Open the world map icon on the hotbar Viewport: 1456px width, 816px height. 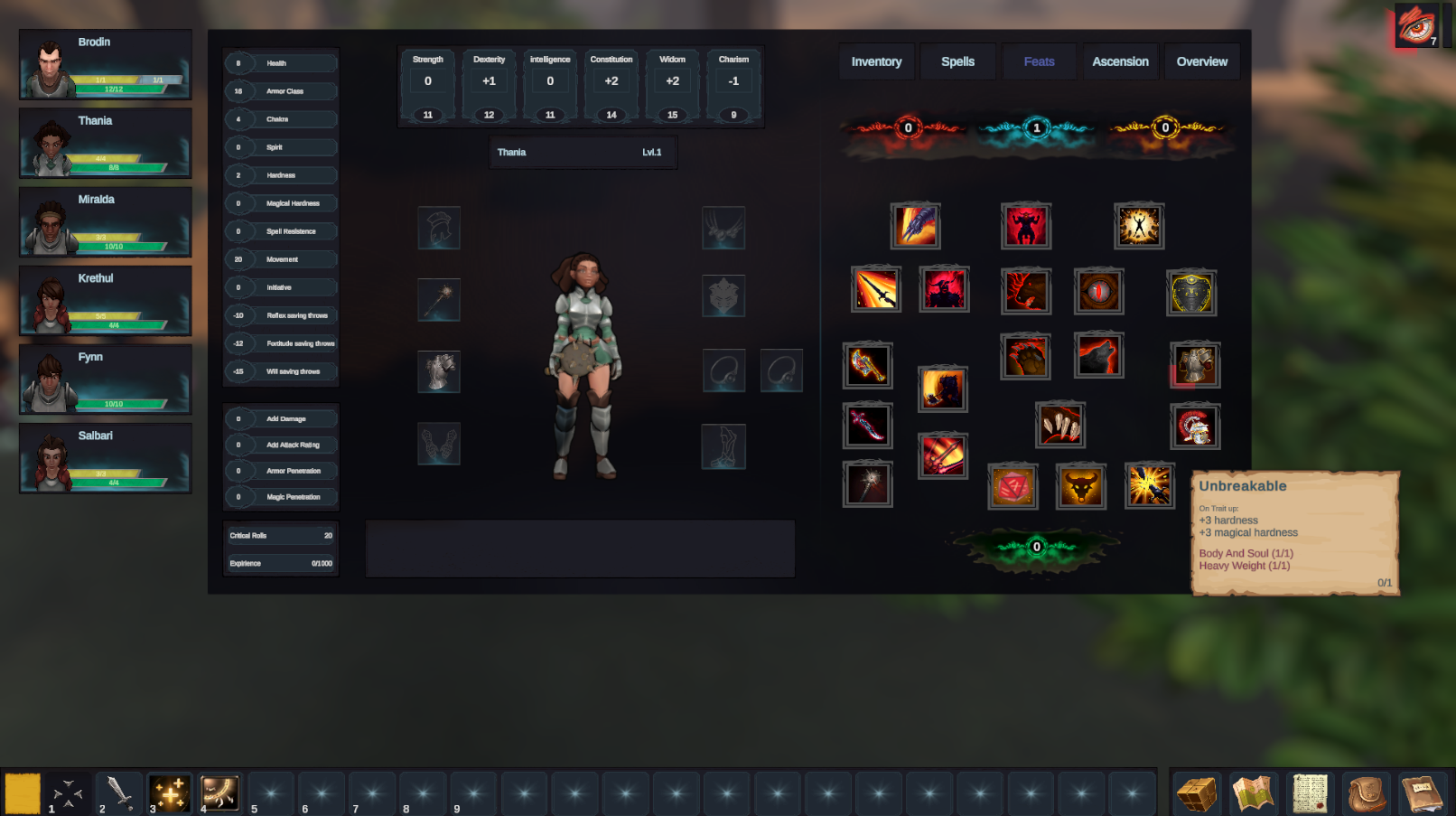[1252, 792]
